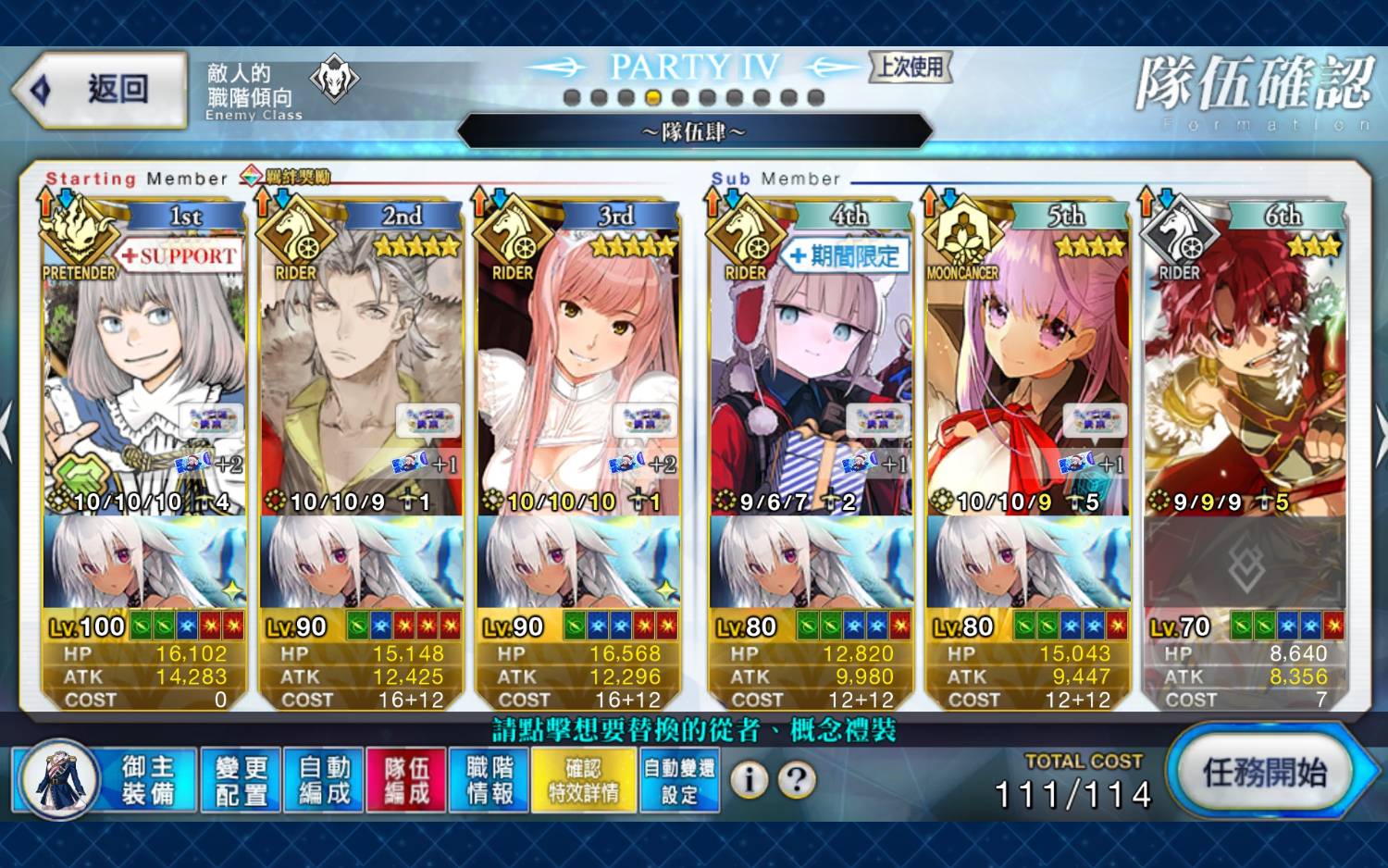This screenshot has height=868, width=1388.
Task: Select the 1st slot Pretender support servant
Action: pos(144,370)
